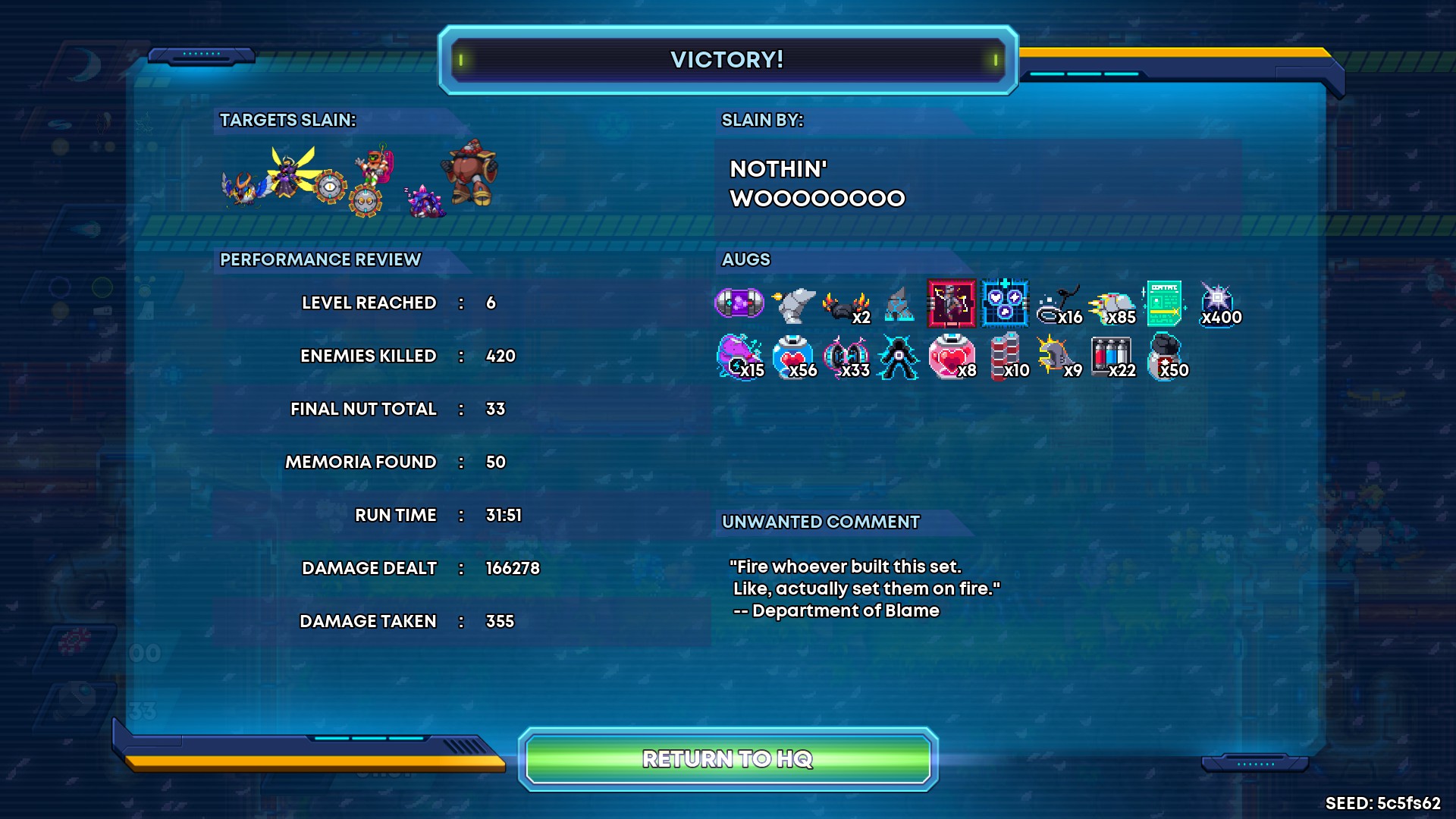Select the pink heart jar aug x8
This screenshot has width=1456, height=819.
(x=951, y=356)
